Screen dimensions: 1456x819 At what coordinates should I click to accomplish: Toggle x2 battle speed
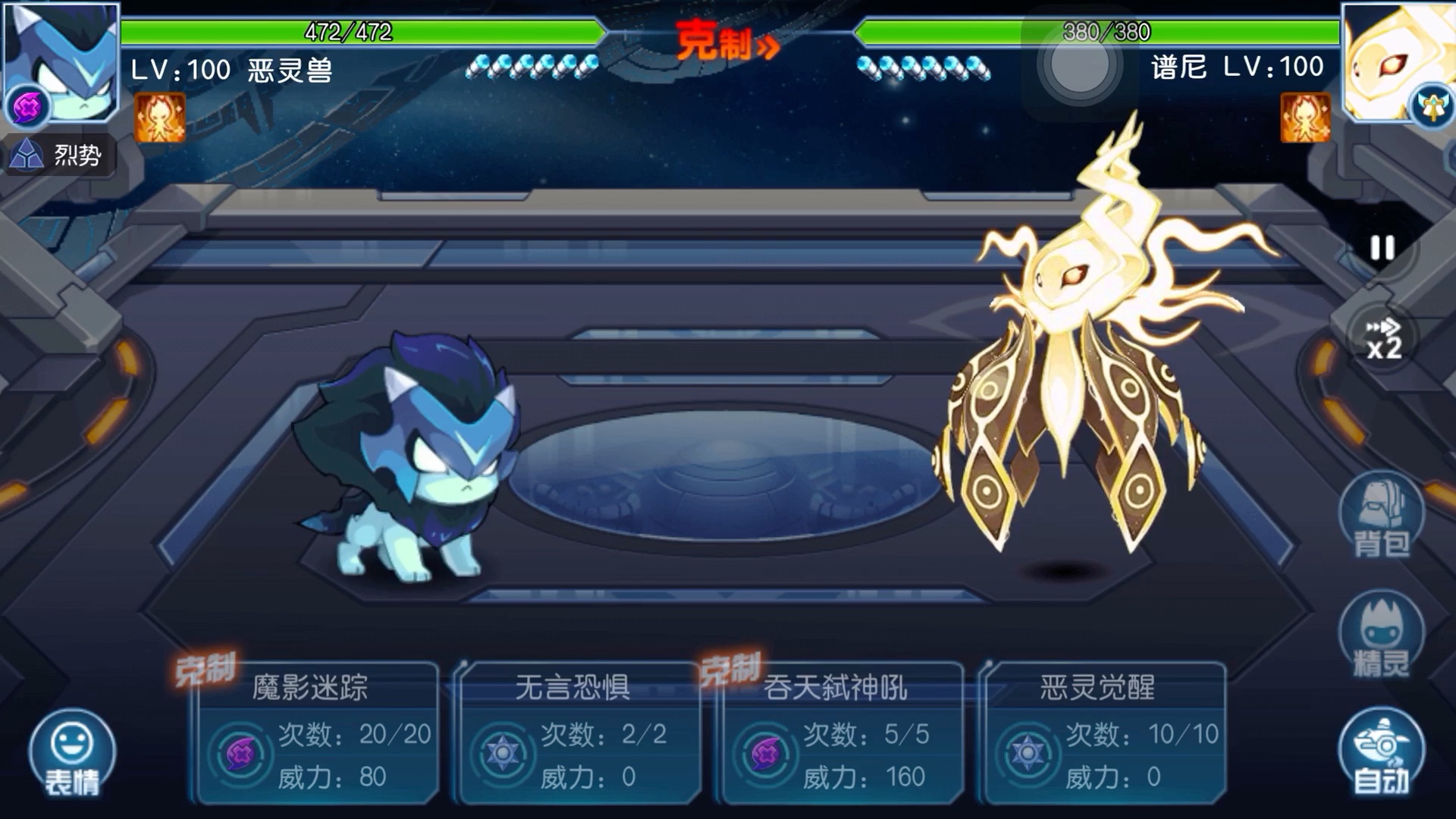coord(1383,338)
